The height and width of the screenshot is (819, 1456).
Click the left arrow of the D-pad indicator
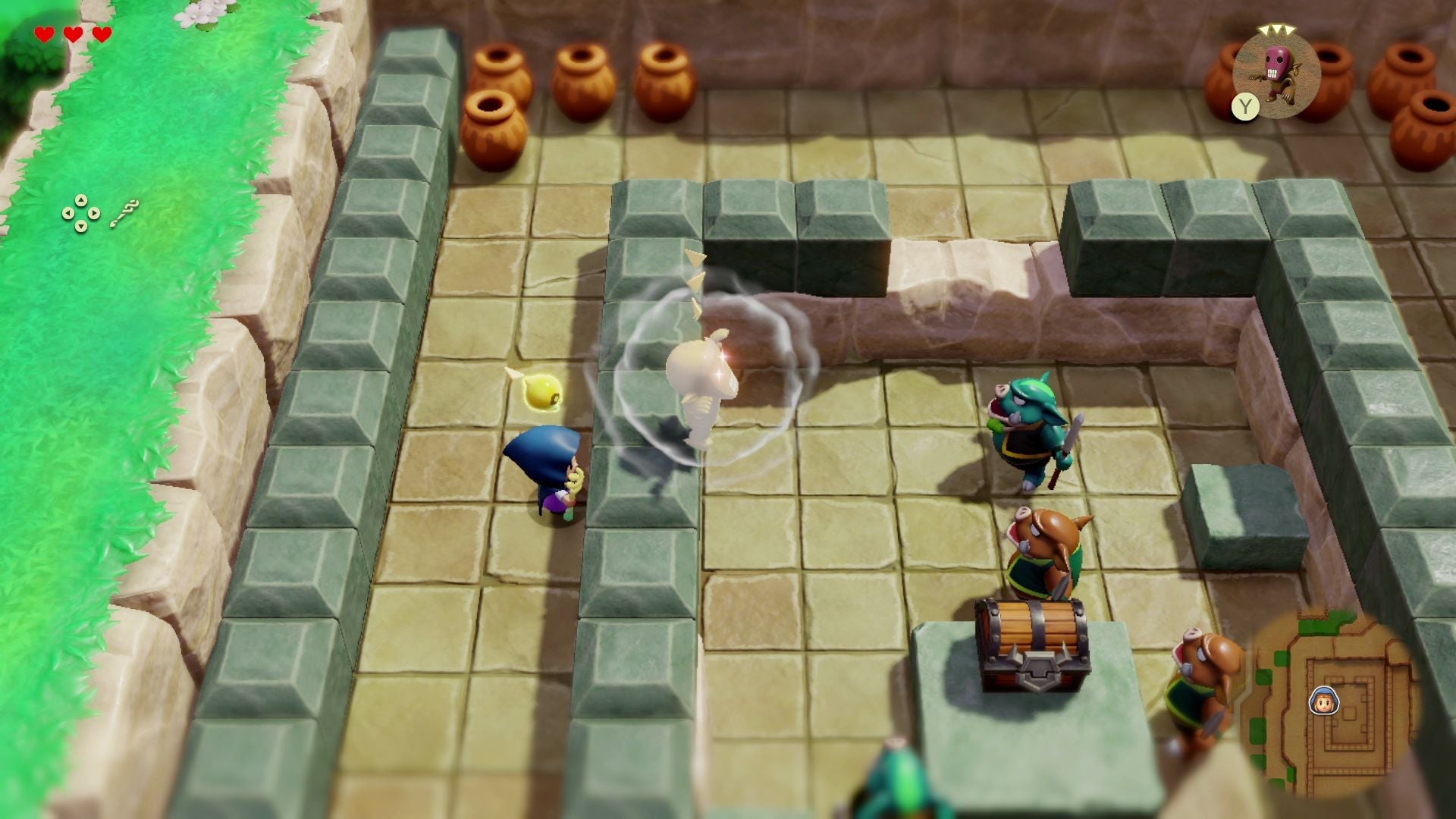[68, 214]
